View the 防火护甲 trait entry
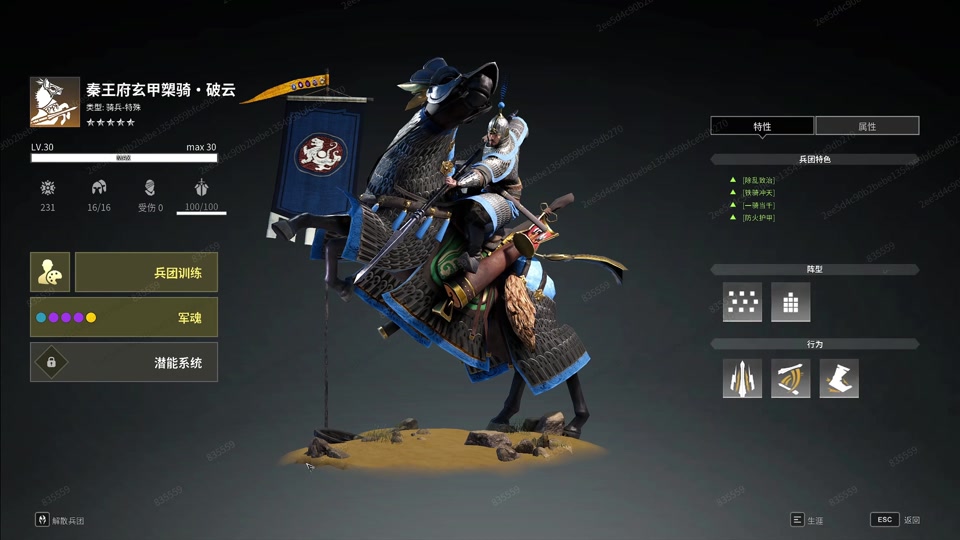Image resolution: width=960 pixels, height=540 pixels. click(x=758, y=218)
